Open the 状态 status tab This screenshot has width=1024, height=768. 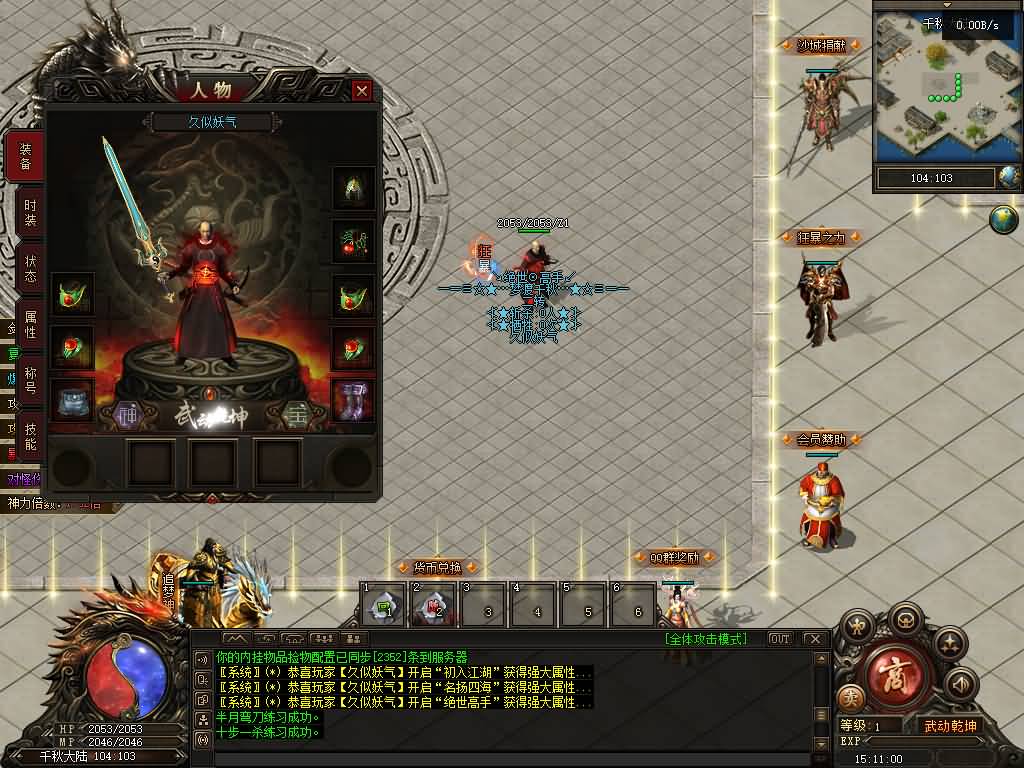30,270
